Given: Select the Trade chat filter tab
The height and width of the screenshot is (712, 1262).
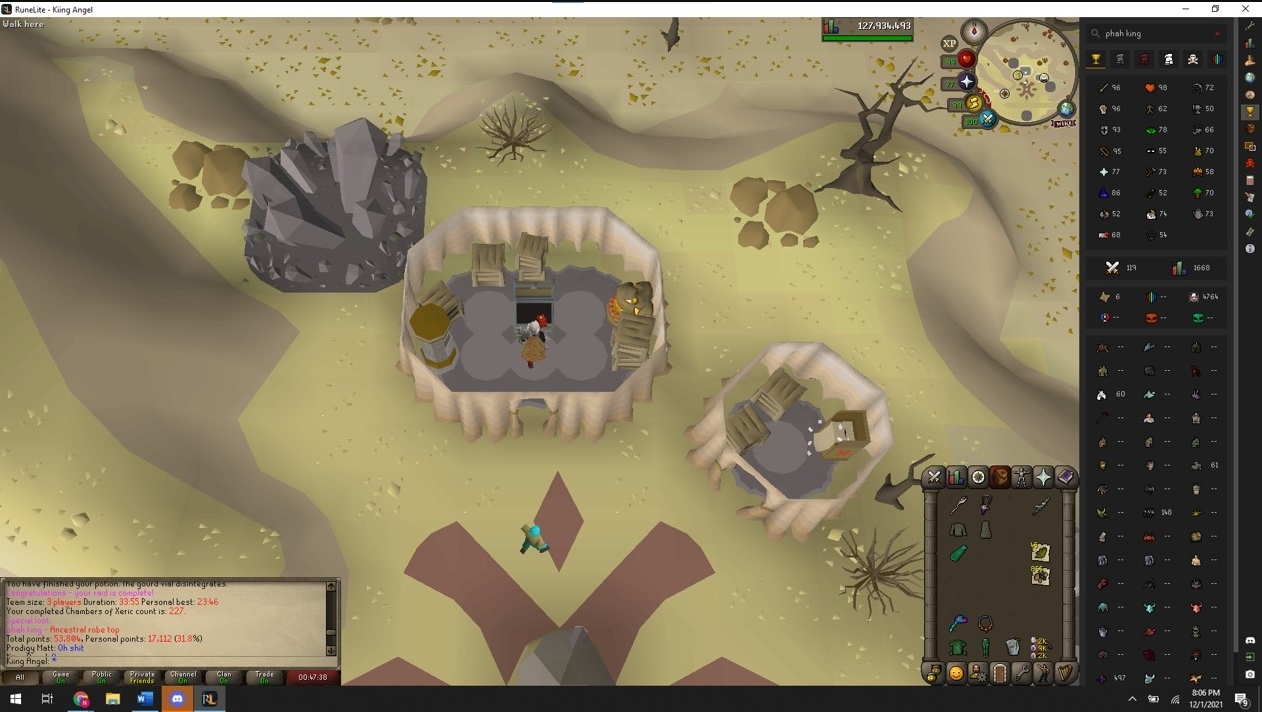Looking at the screenshot, I should (x=265, y=677).
